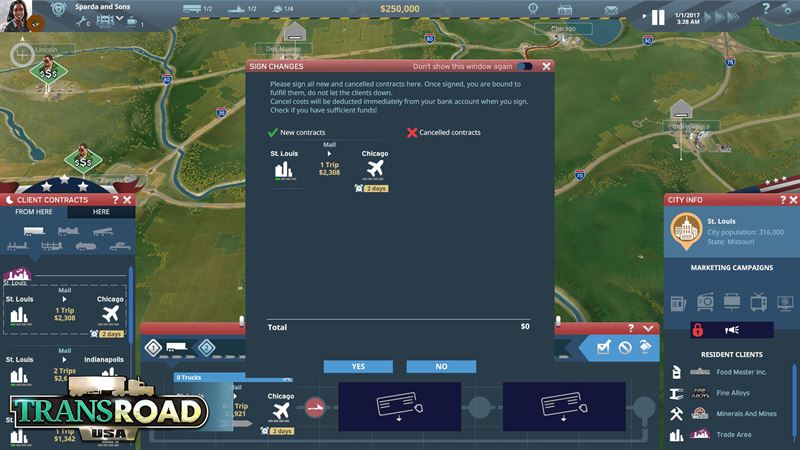This screenshot has height=450, width=800.
Task: Choose the radio marketing campaign icon
Action: coord(705,301)
